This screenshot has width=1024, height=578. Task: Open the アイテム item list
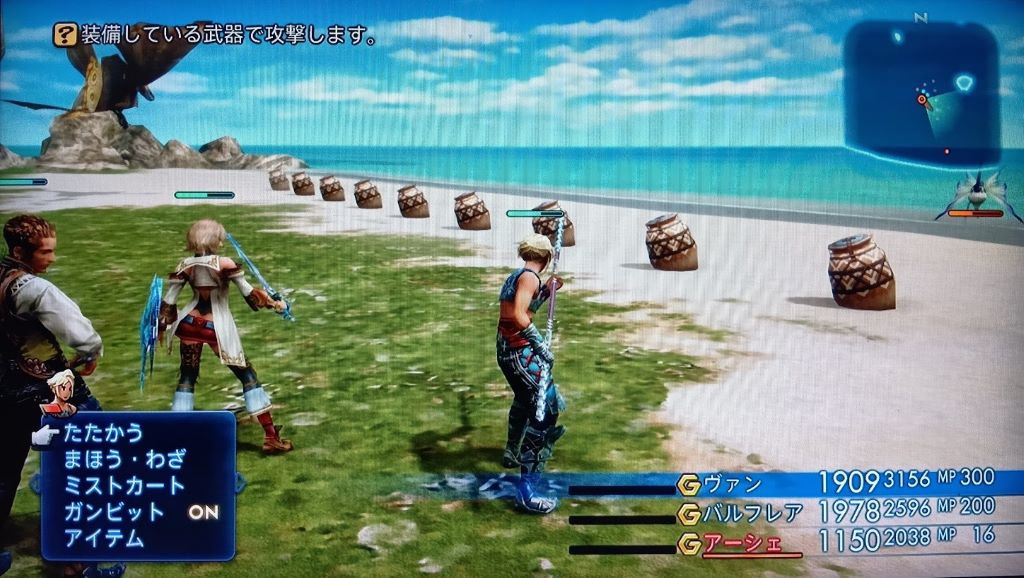point(103,538)
